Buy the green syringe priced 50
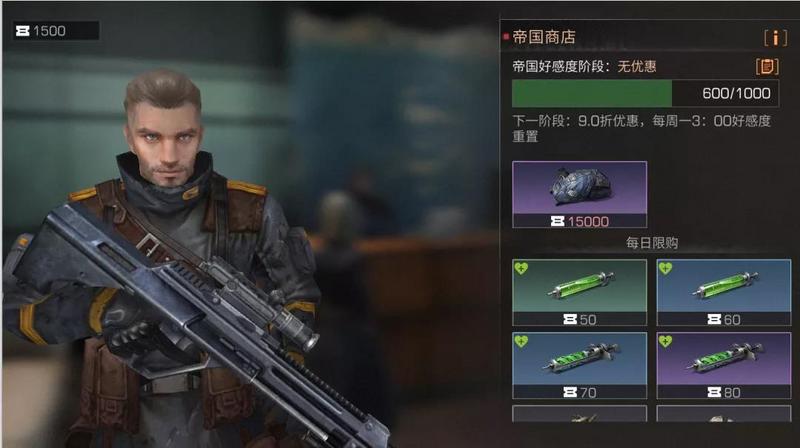Viewport: 800px width, 448px height. click(x=579, y=291)
